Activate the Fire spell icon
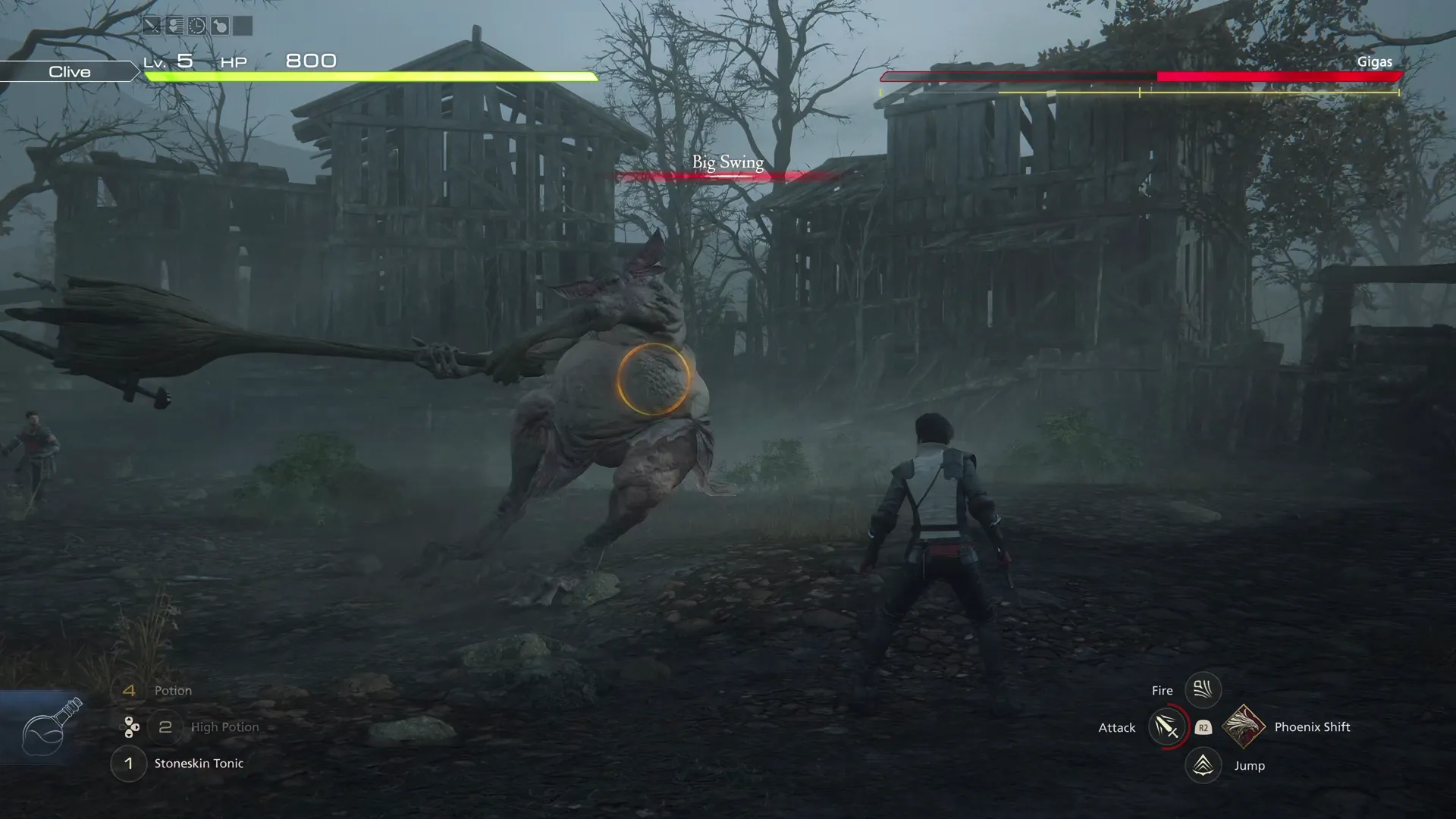The height and width of the screenshot is (819, 1456). pyautogui.click(x=1202, y=689)
